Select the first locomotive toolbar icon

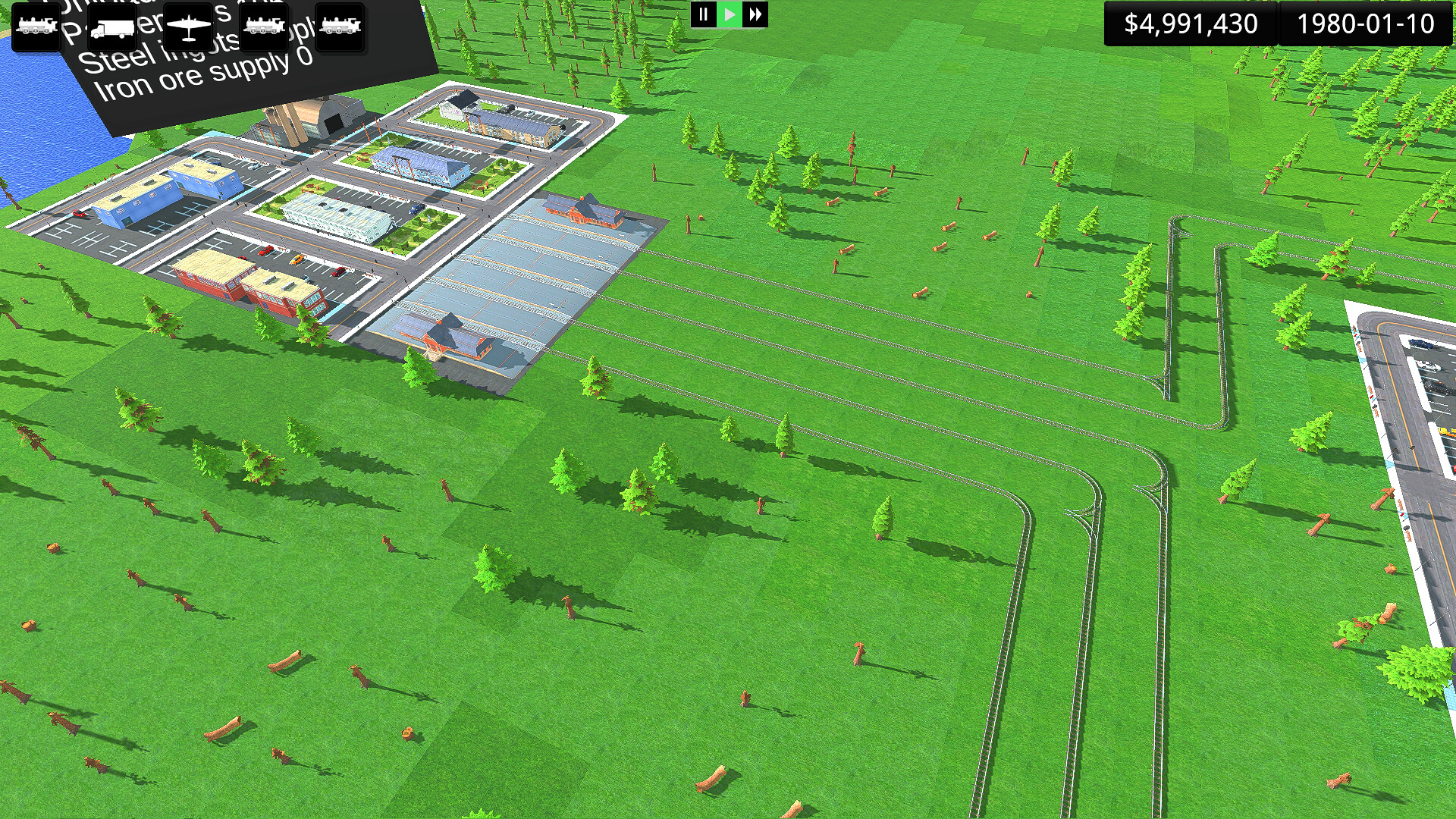(x=36, y=27)
